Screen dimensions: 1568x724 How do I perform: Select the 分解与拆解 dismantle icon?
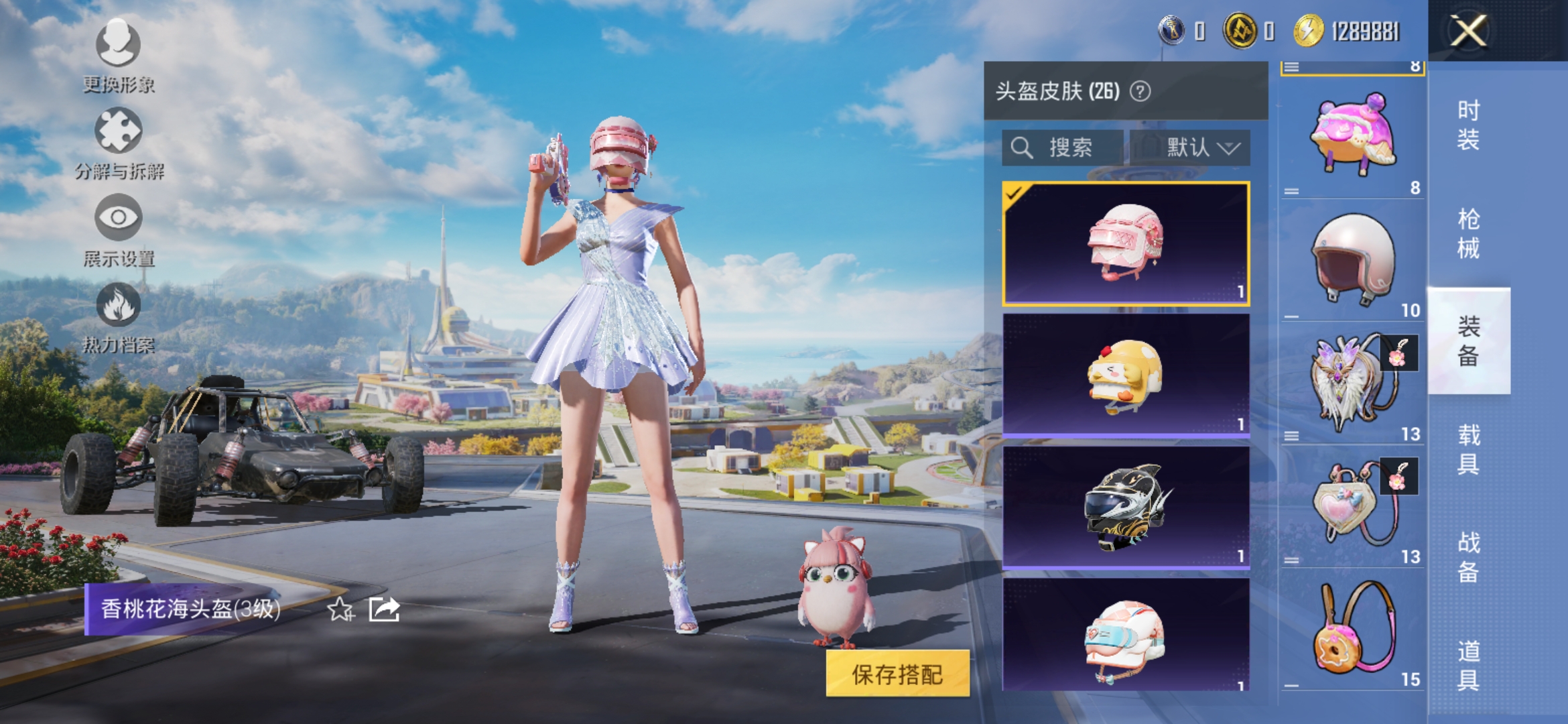(117, 132)
